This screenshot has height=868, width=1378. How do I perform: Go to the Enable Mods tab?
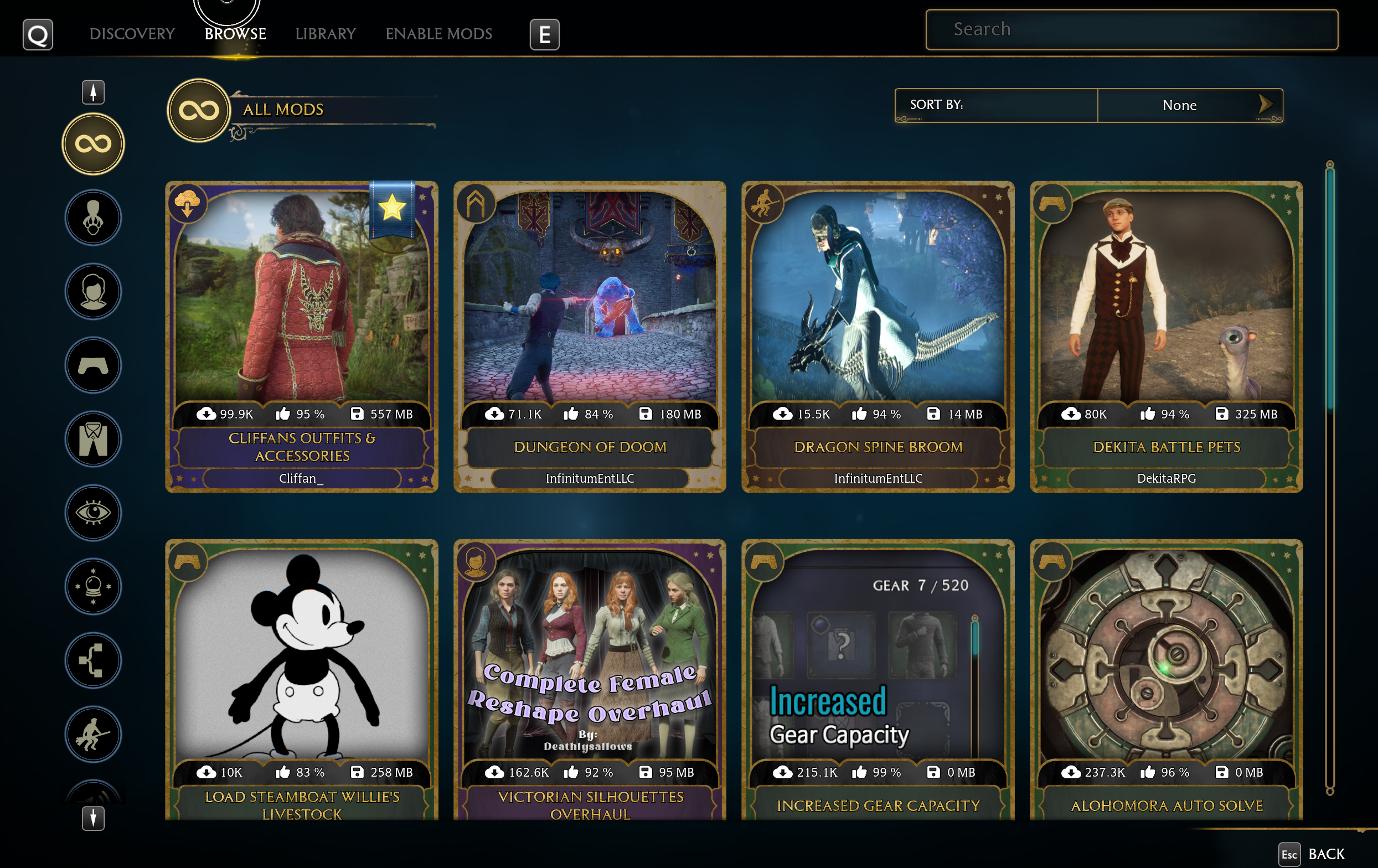tap(438, 34)
